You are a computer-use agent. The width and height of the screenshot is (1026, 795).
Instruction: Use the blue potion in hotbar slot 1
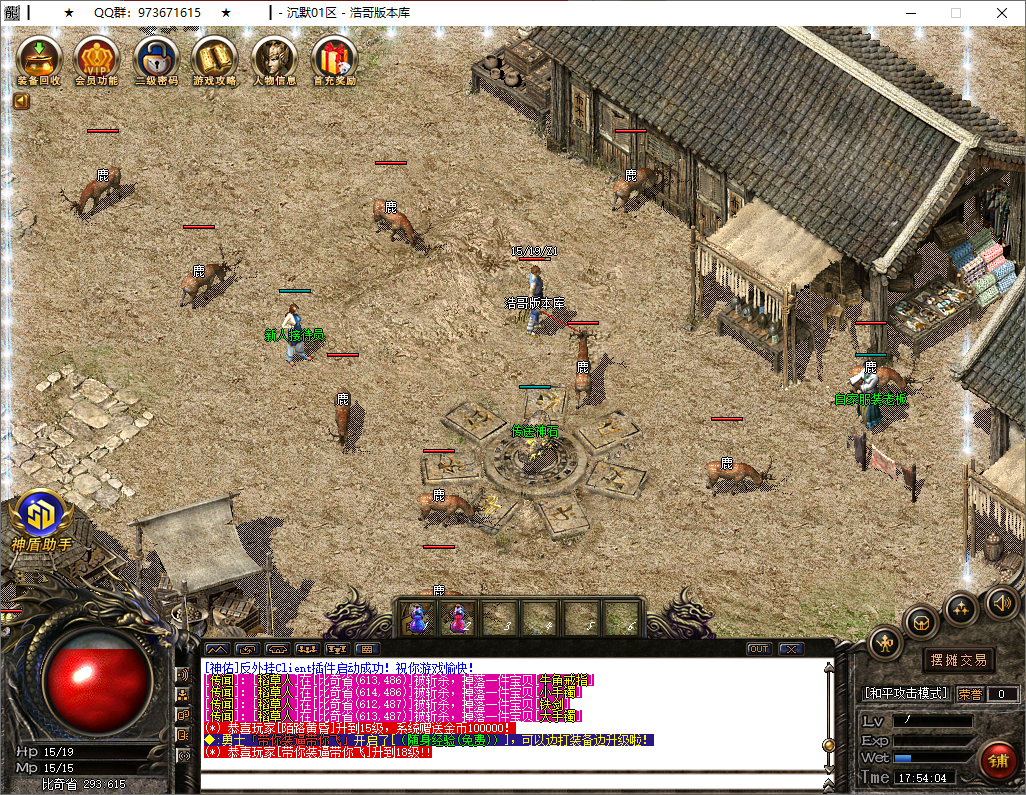(417, 619)
